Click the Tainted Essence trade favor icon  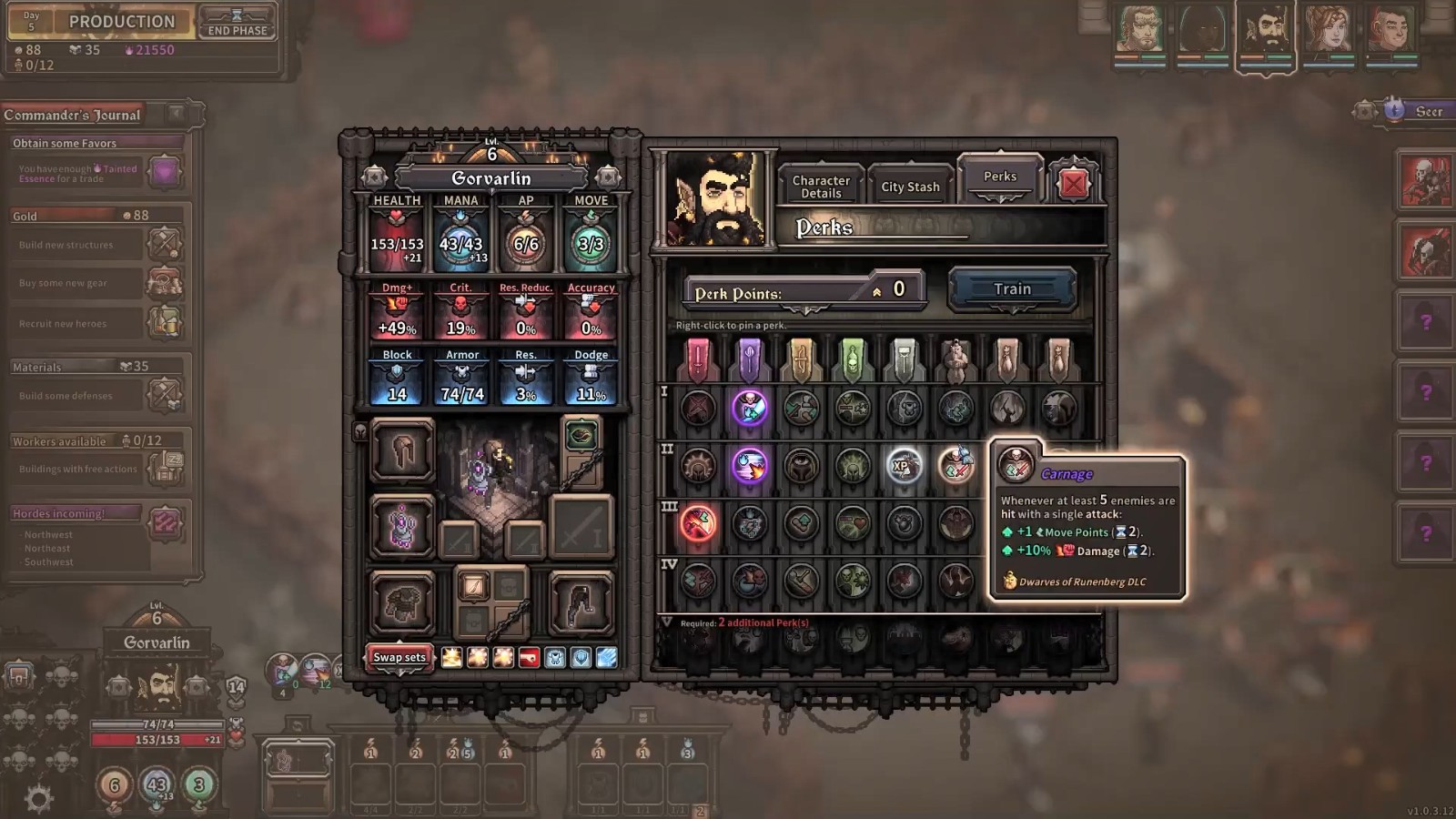coord(165,171)
